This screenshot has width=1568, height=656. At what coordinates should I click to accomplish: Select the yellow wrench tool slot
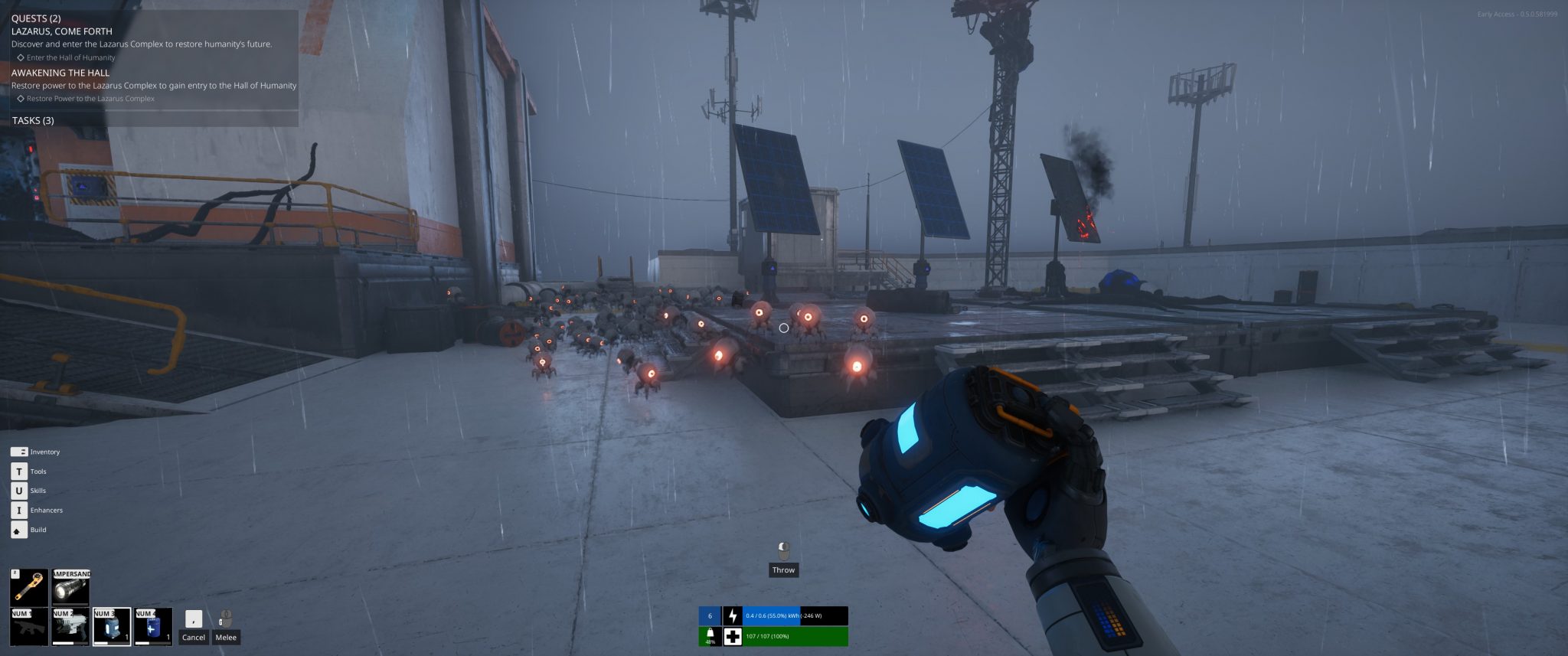click(x=29, y=586)
